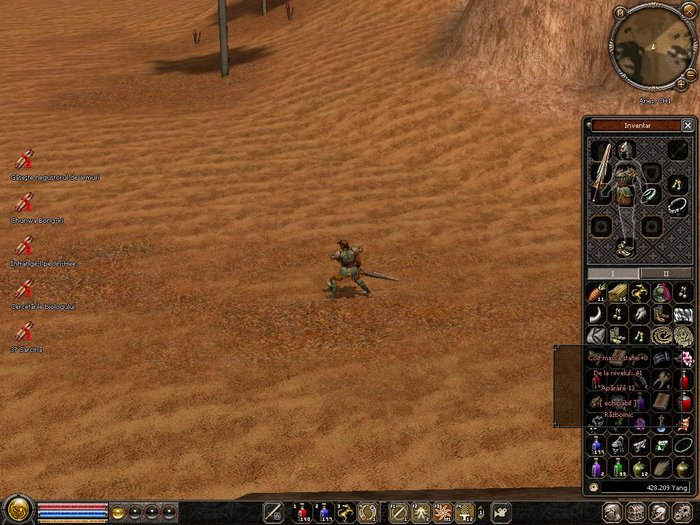Switch to inventory page I

(x=612, y=272)
